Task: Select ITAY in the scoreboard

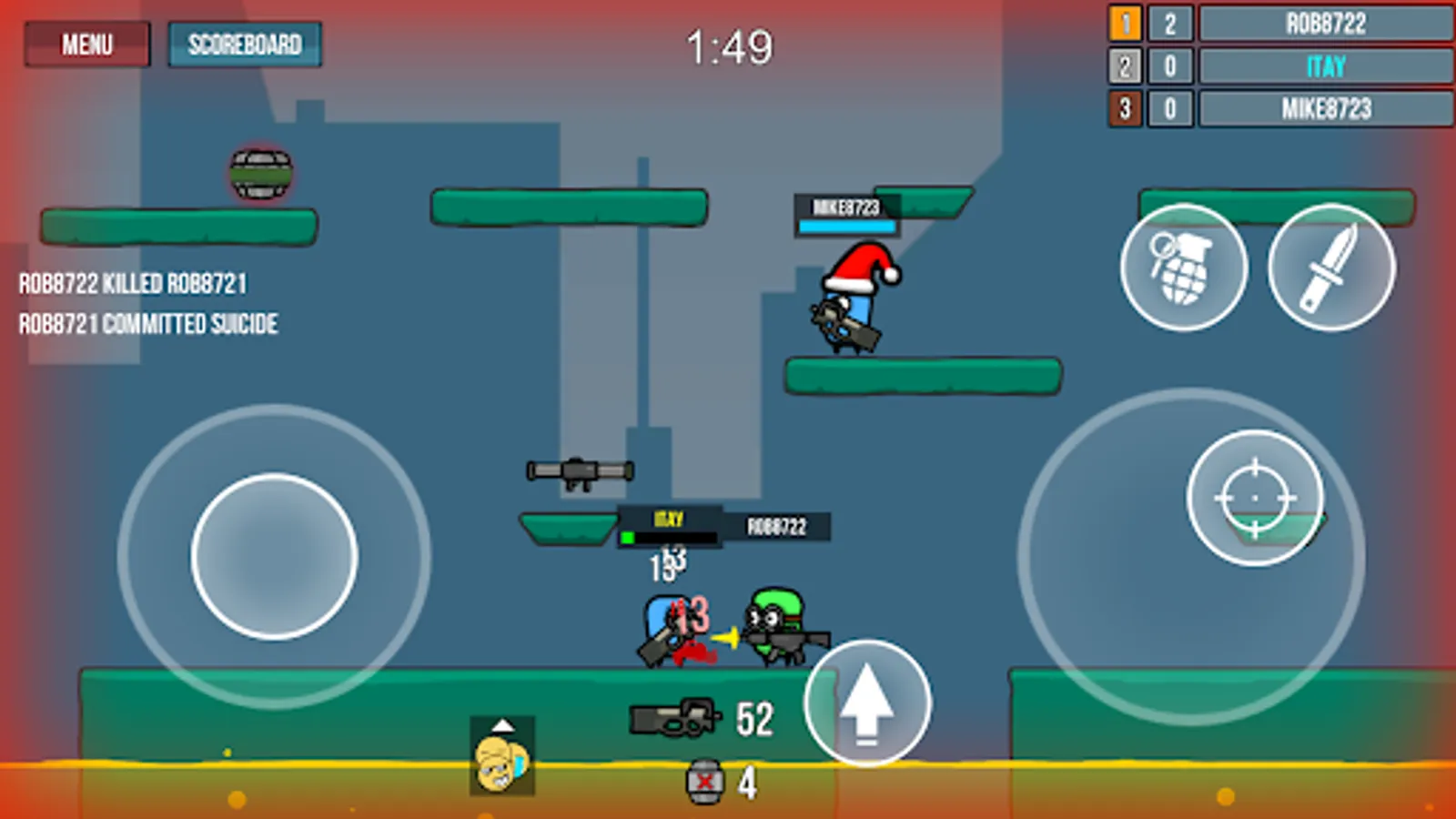Action: tap(1324, 66)
